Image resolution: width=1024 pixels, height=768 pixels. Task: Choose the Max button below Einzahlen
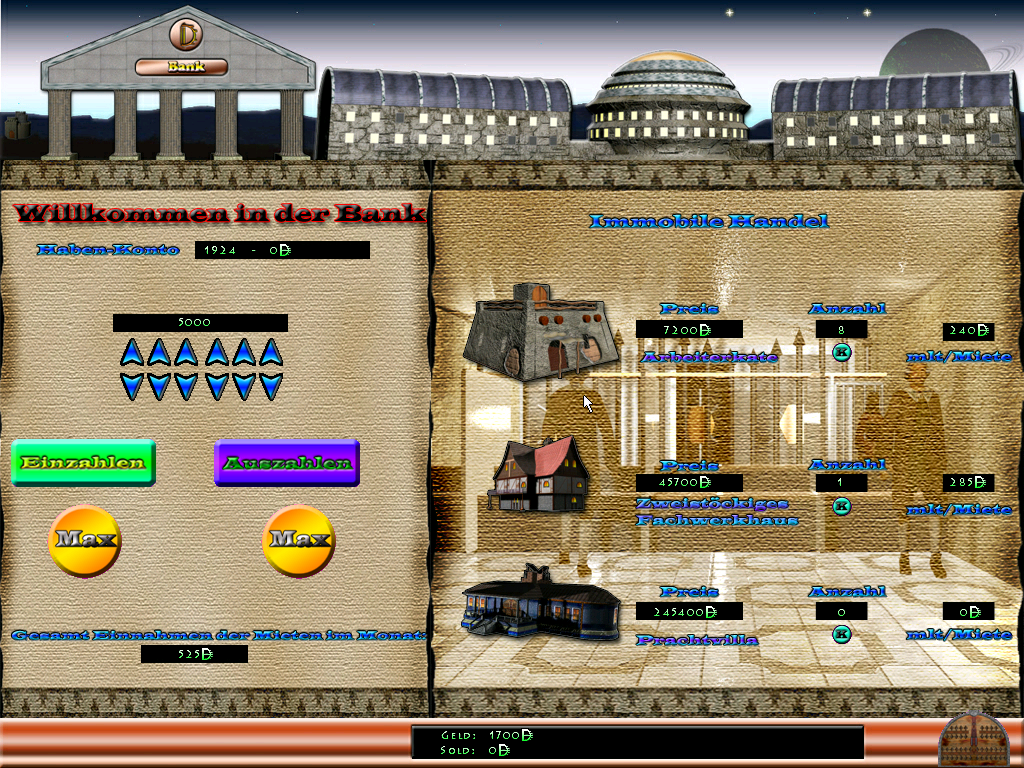[x=85, y=540]
